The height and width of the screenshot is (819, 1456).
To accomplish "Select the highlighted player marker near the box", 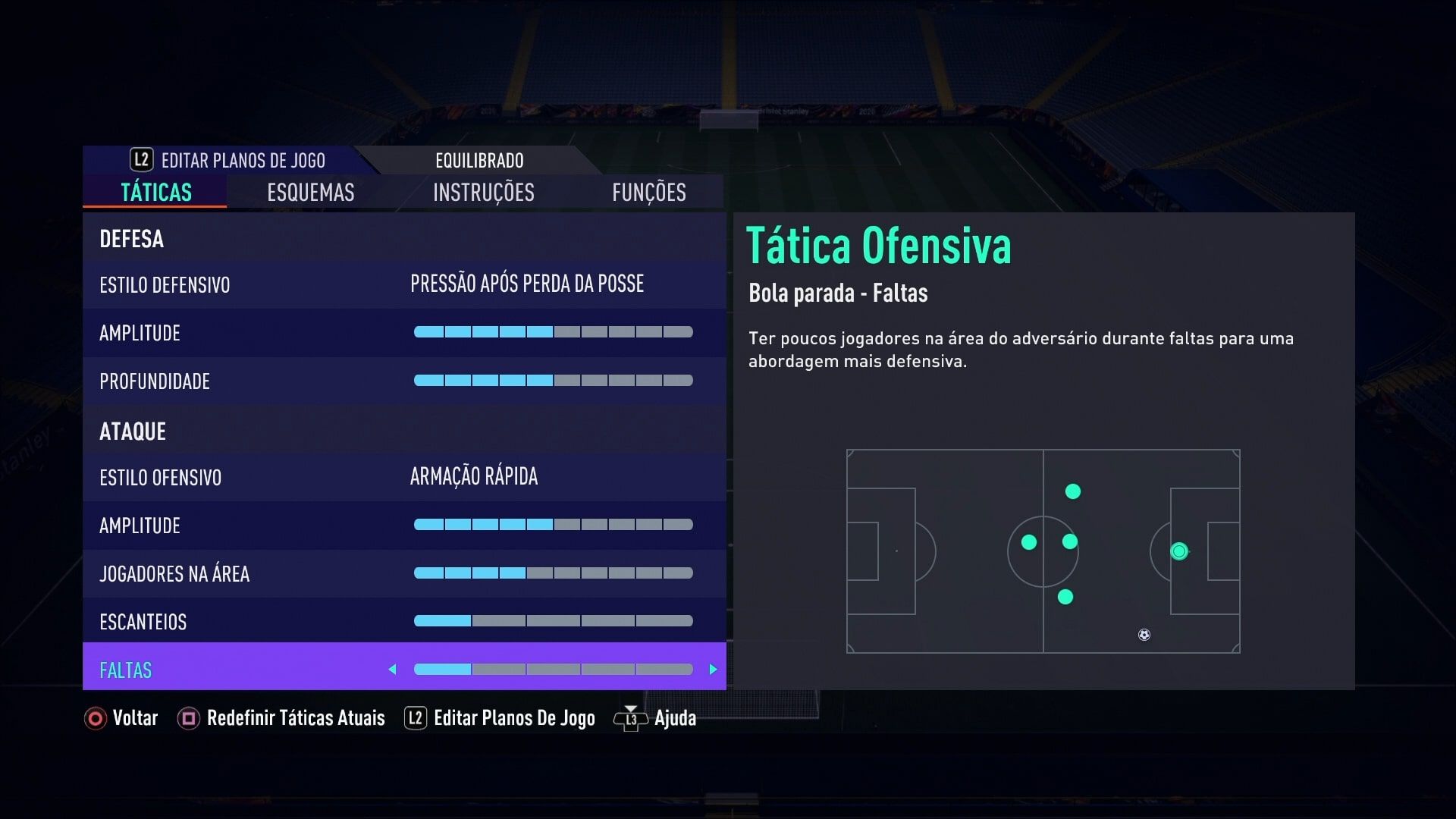I will [1180, 552].
